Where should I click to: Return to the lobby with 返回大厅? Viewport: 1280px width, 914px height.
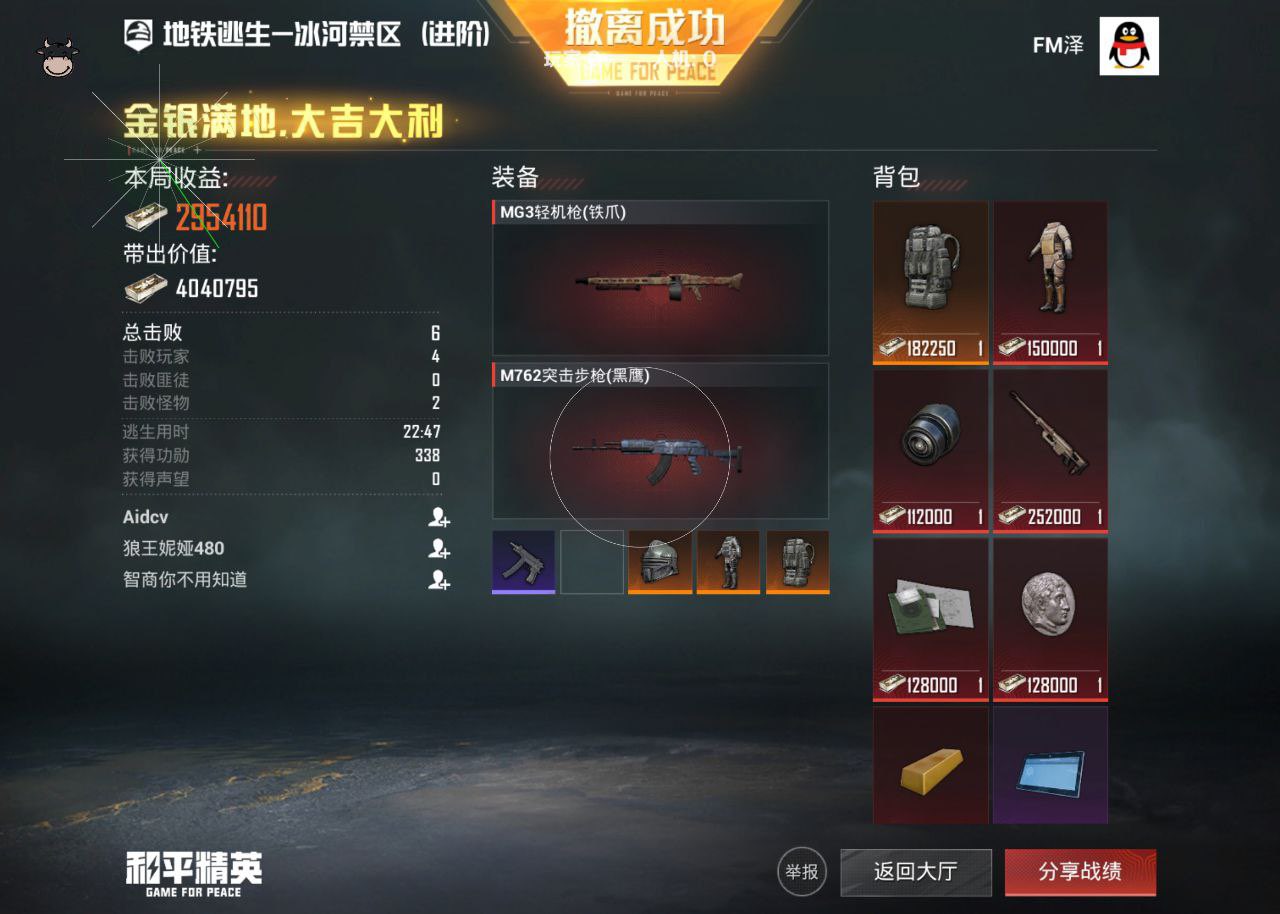(915, 872)
